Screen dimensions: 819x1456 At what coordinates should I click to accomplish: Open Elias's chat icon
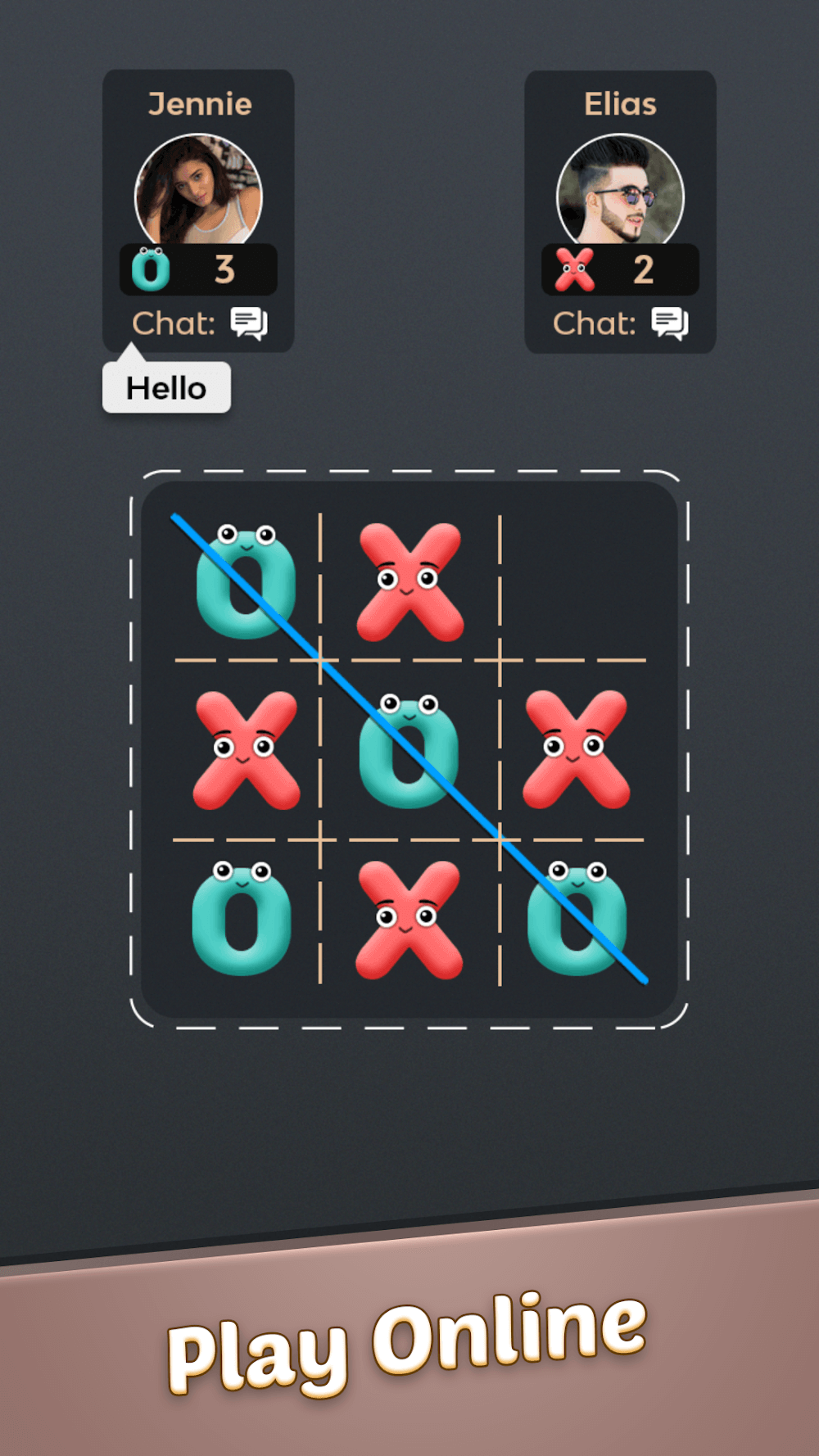[670, 323]
